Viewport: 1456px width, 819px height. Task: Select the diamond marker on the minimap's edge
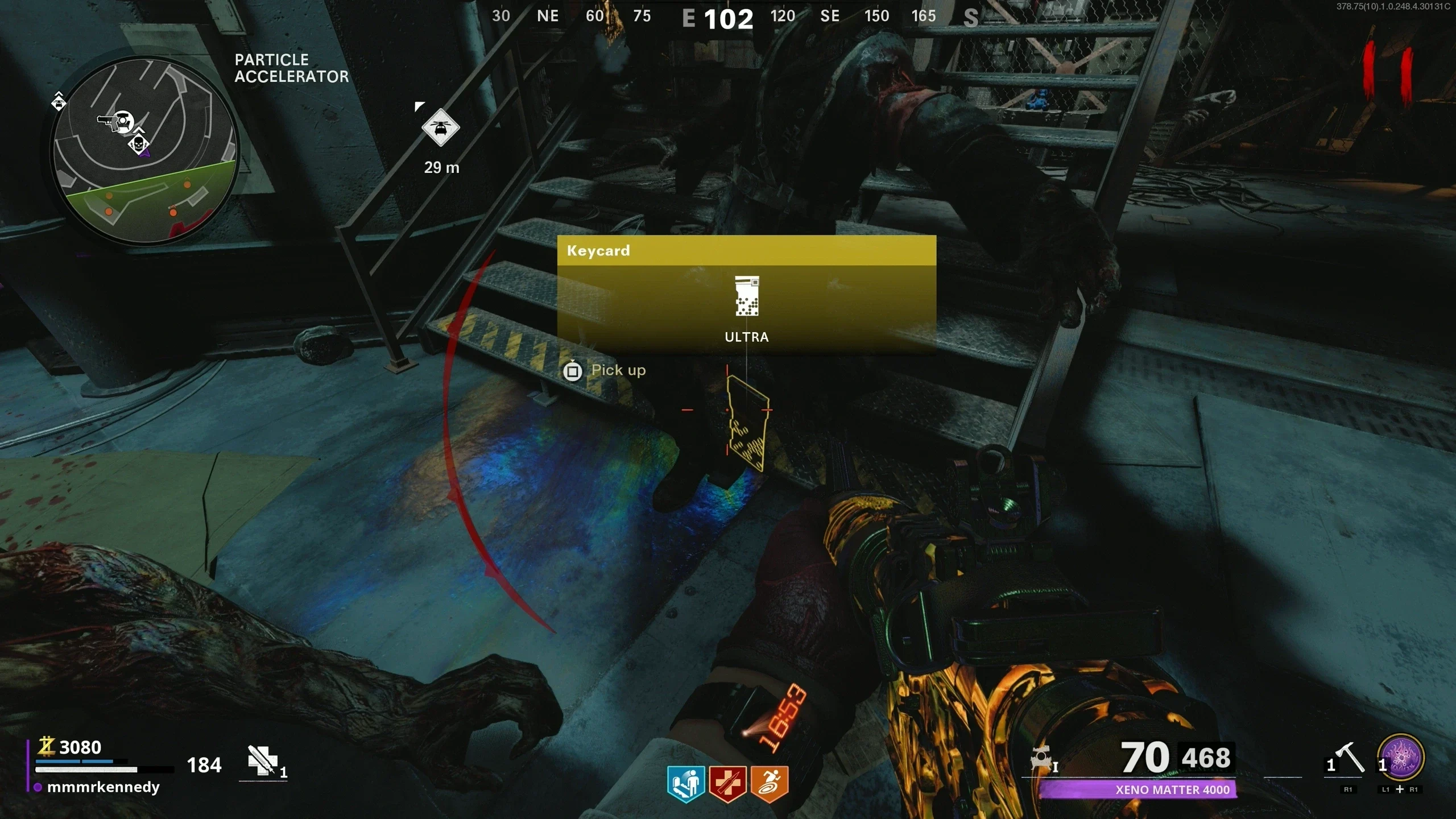(59, 103)
